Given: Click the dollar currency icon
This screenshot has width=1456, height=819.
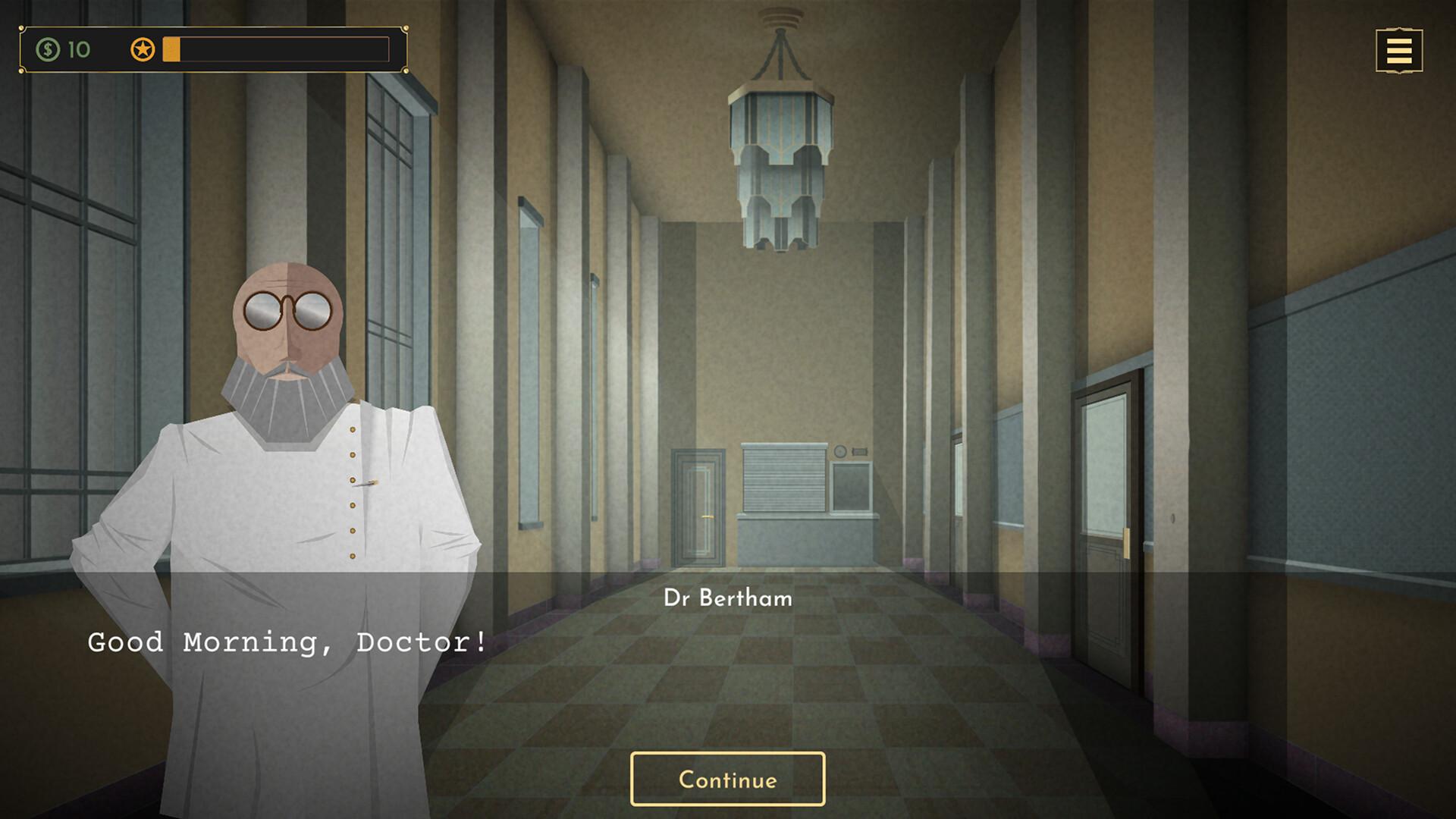Looking at the screenshot, I should tap(48, 50).
